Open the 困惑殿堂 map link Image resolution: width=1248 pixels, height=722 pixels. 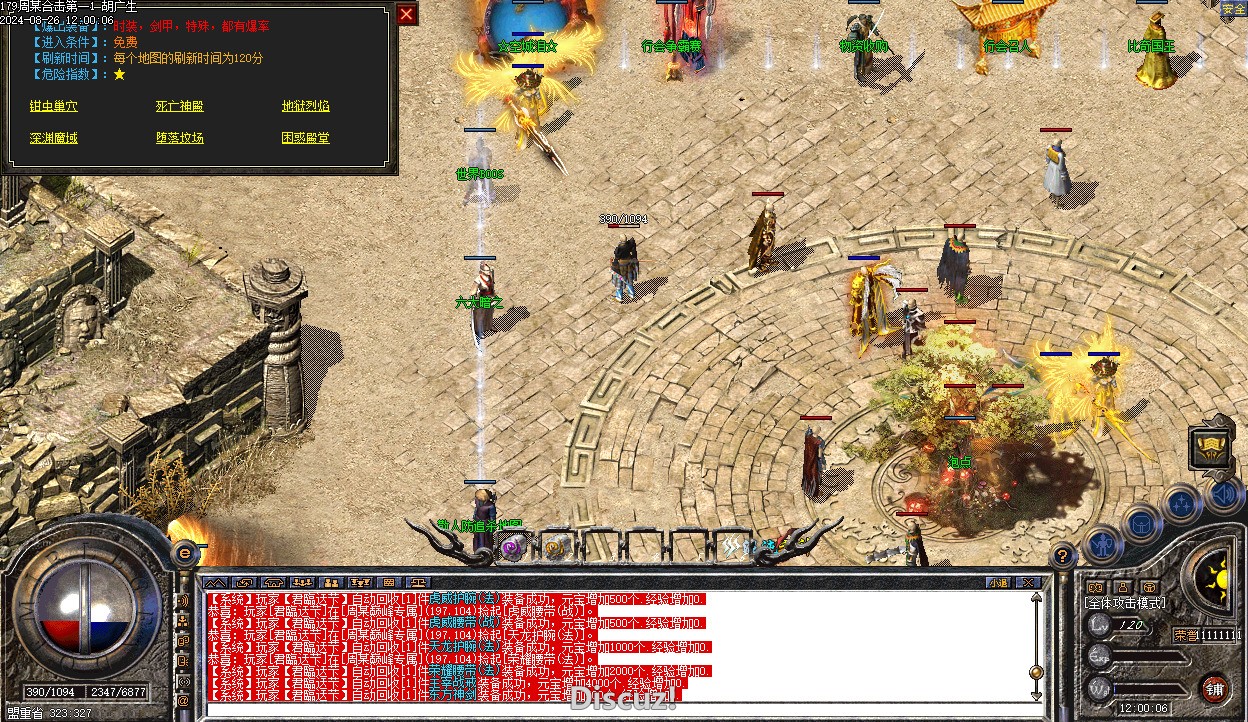tap(305, 138)
